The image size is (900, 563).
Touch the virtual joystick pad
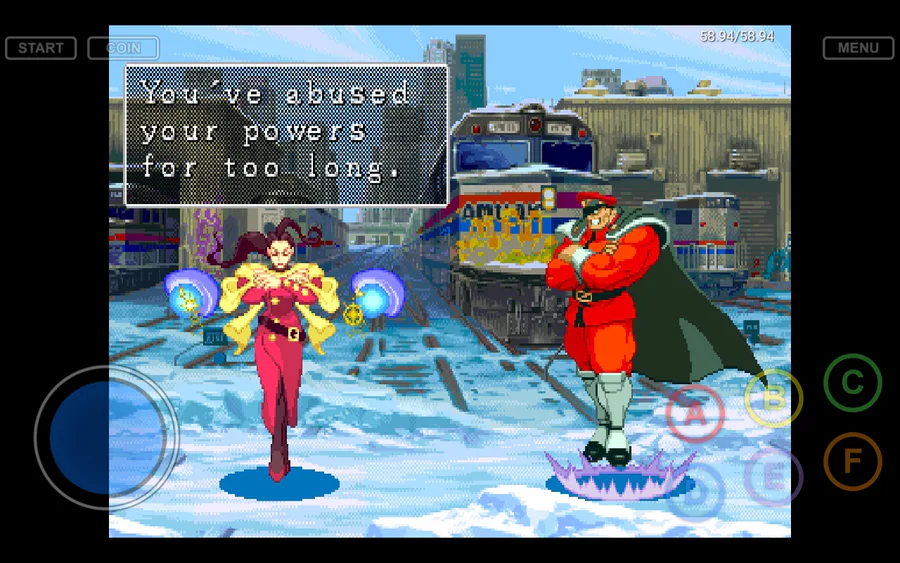tap(106, 437)
